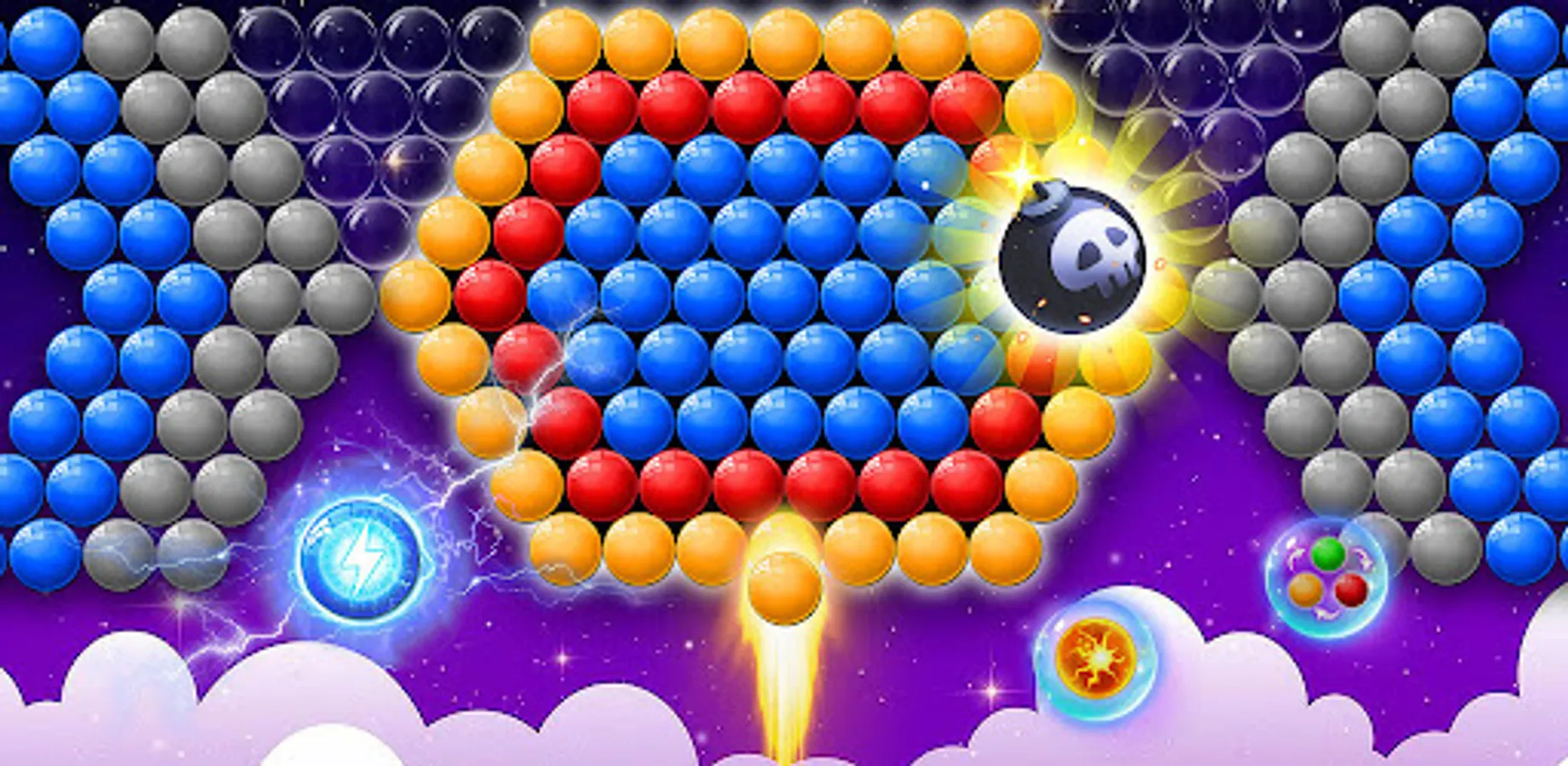This screenshot has height=766, width=1568.
Task: Open the bubble formation on the right side
Action: (1404, 255)
